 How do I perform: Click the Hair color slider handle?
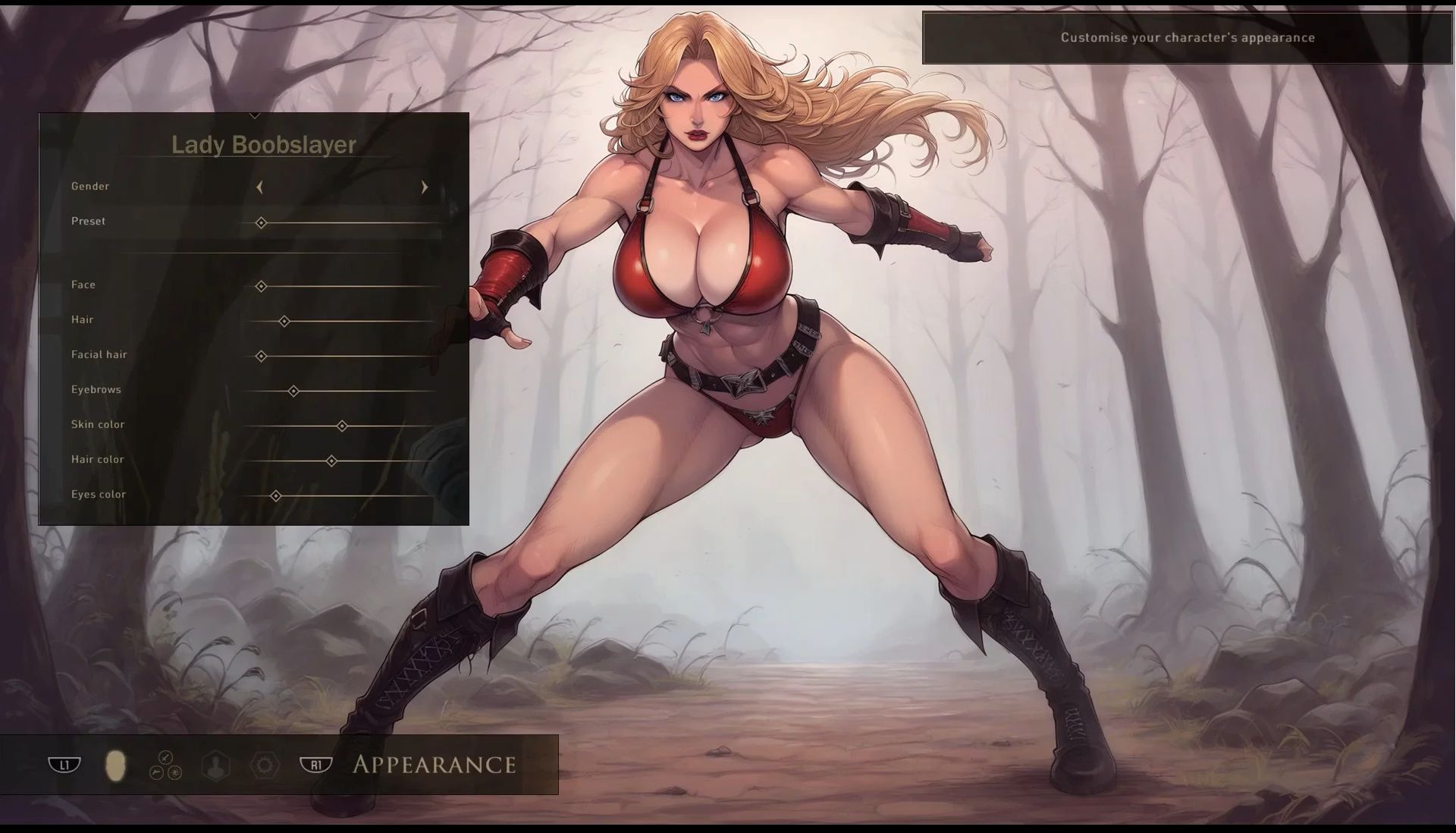click(x=331, y=461)
